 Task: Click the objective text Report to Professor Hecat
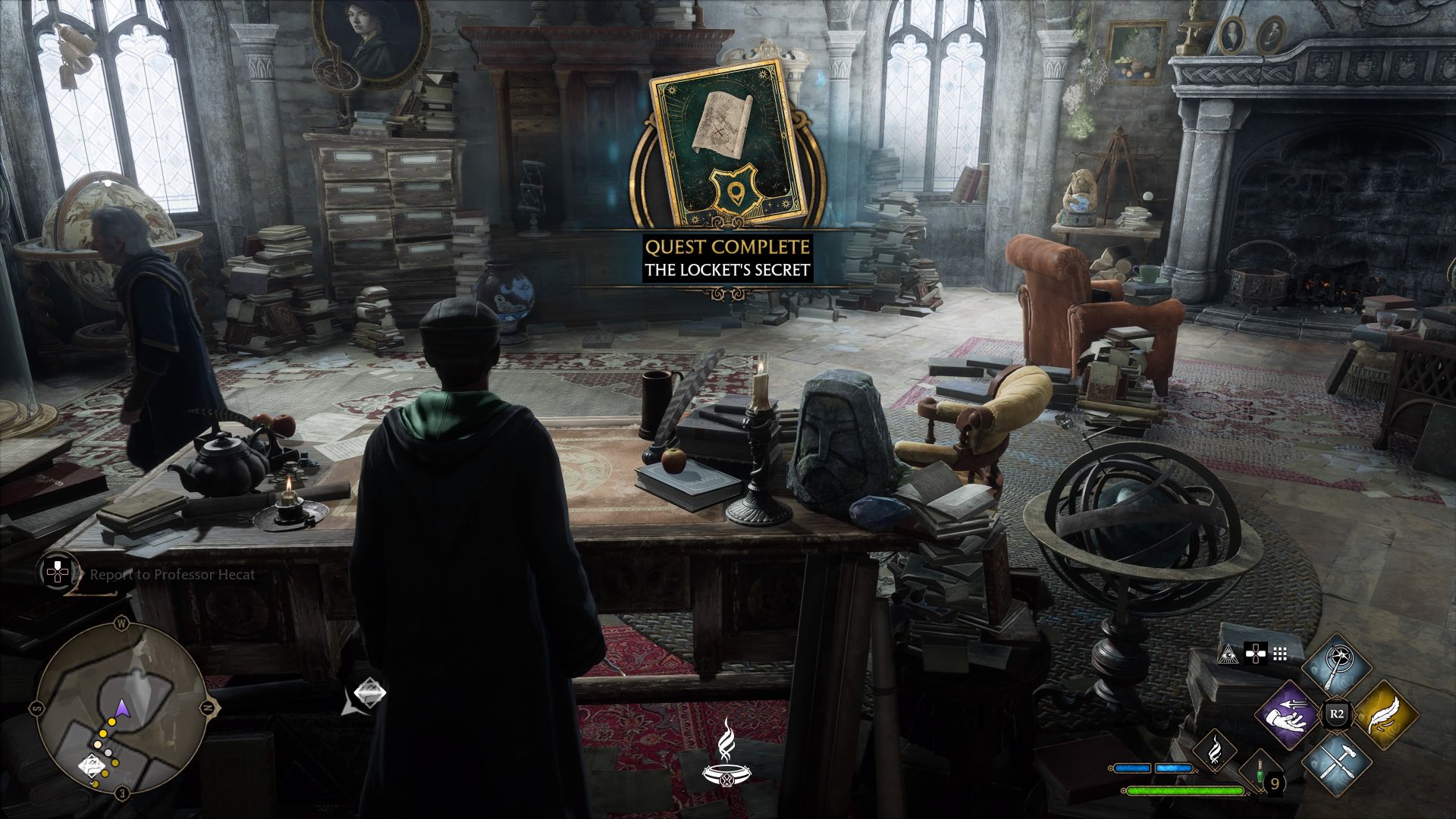[x=173, y=575]
